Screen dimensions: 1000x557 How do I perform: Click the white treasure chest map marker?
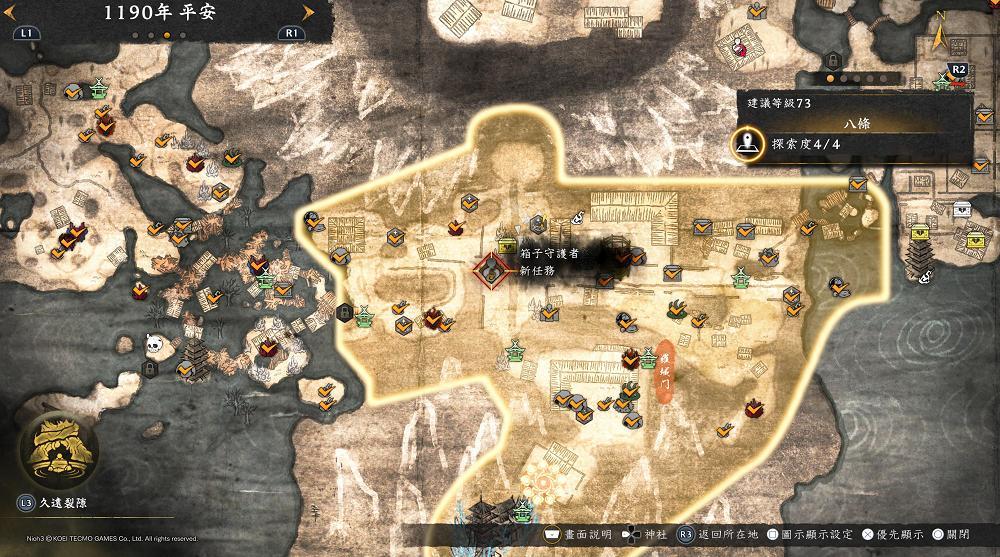pos(962,208)
